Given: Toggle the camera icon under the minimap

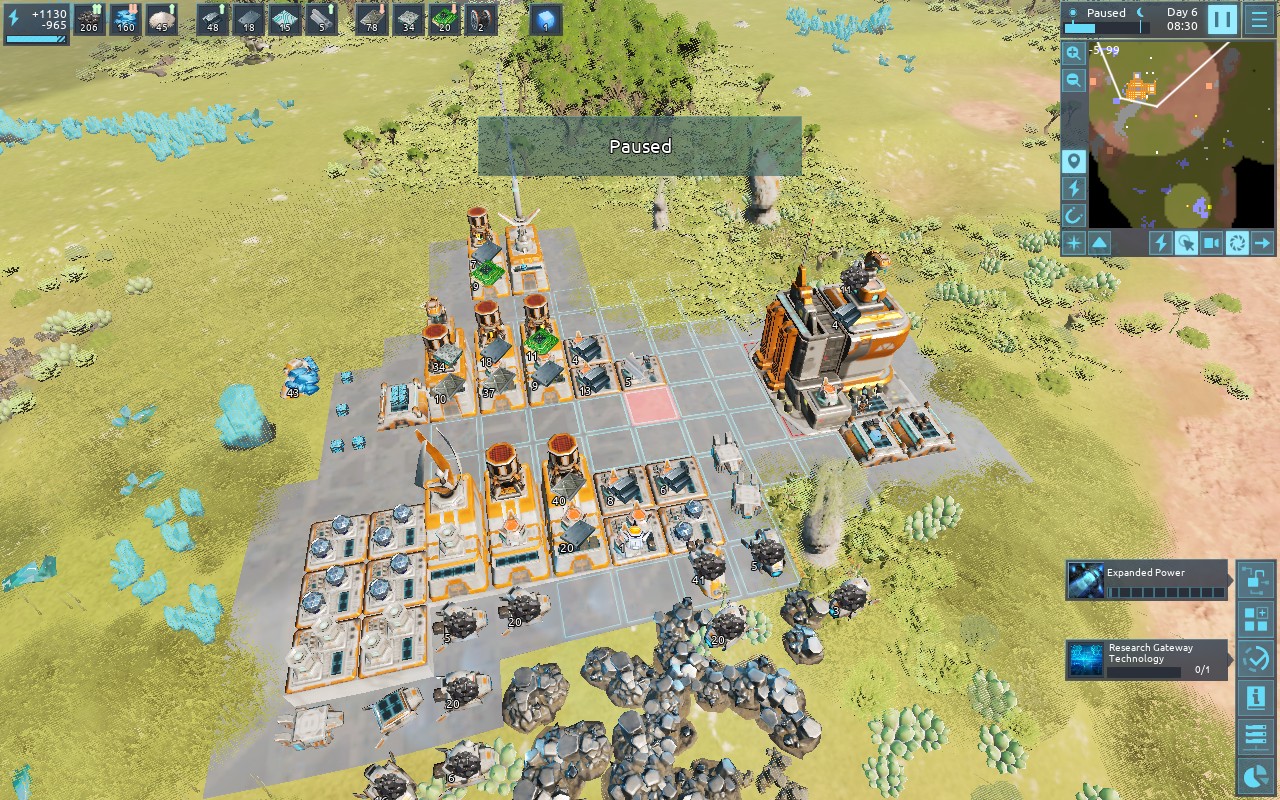Looking at the screenshot, I should pos(1212,242).
